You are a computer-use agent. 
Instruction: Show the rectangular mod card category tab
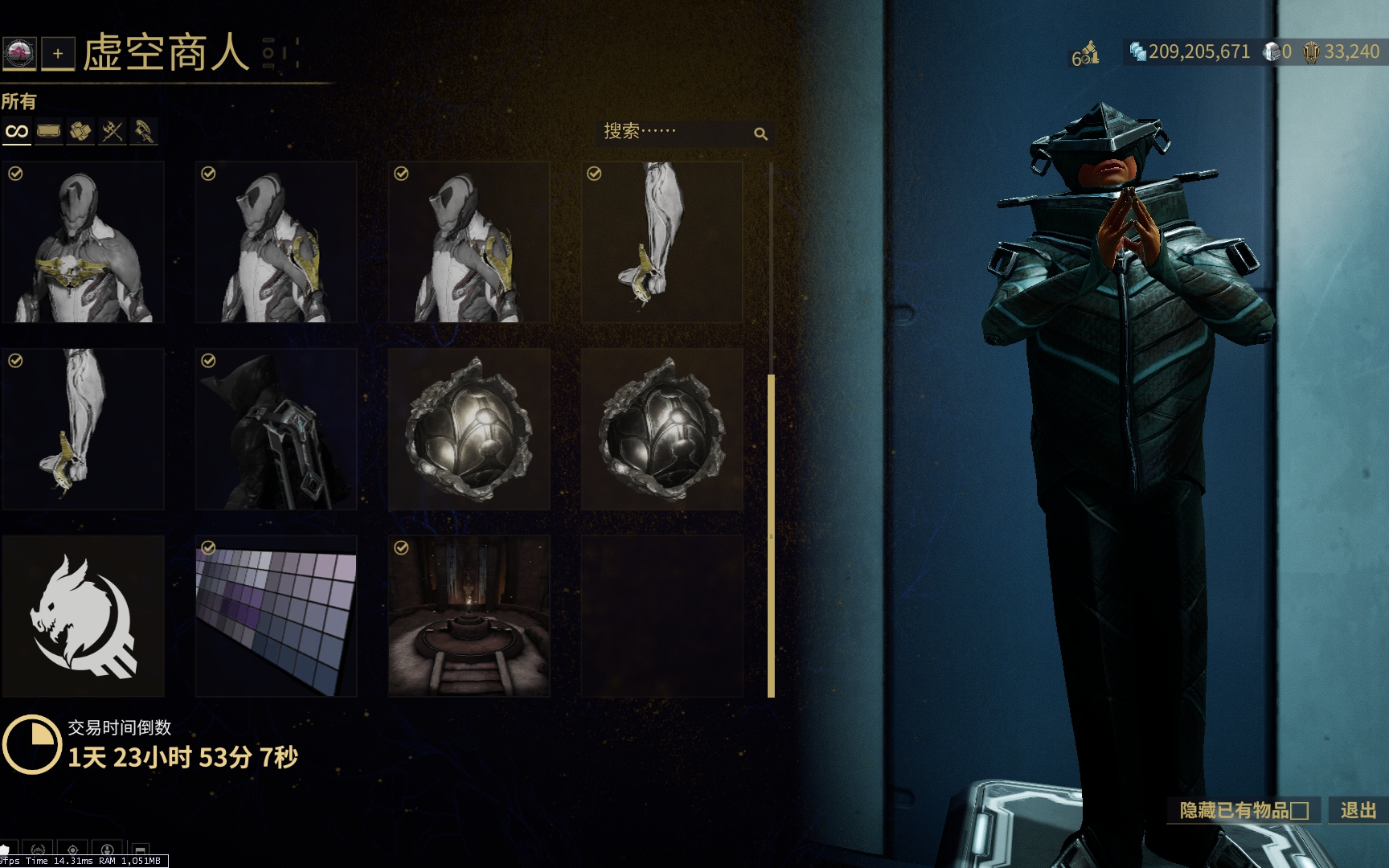[x=49, y=131]
